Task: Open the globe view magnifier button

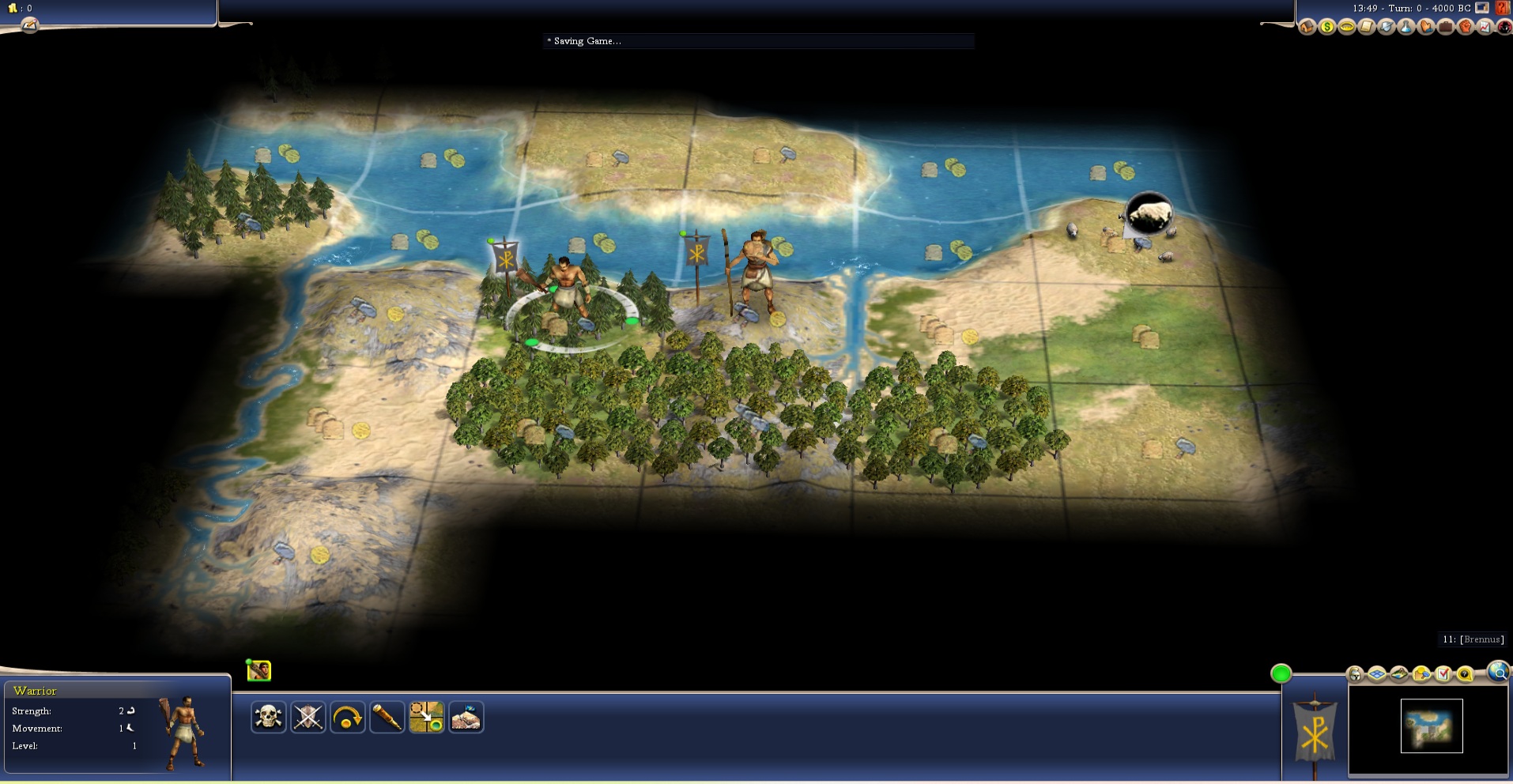Action: click(x=1498, y=672)
